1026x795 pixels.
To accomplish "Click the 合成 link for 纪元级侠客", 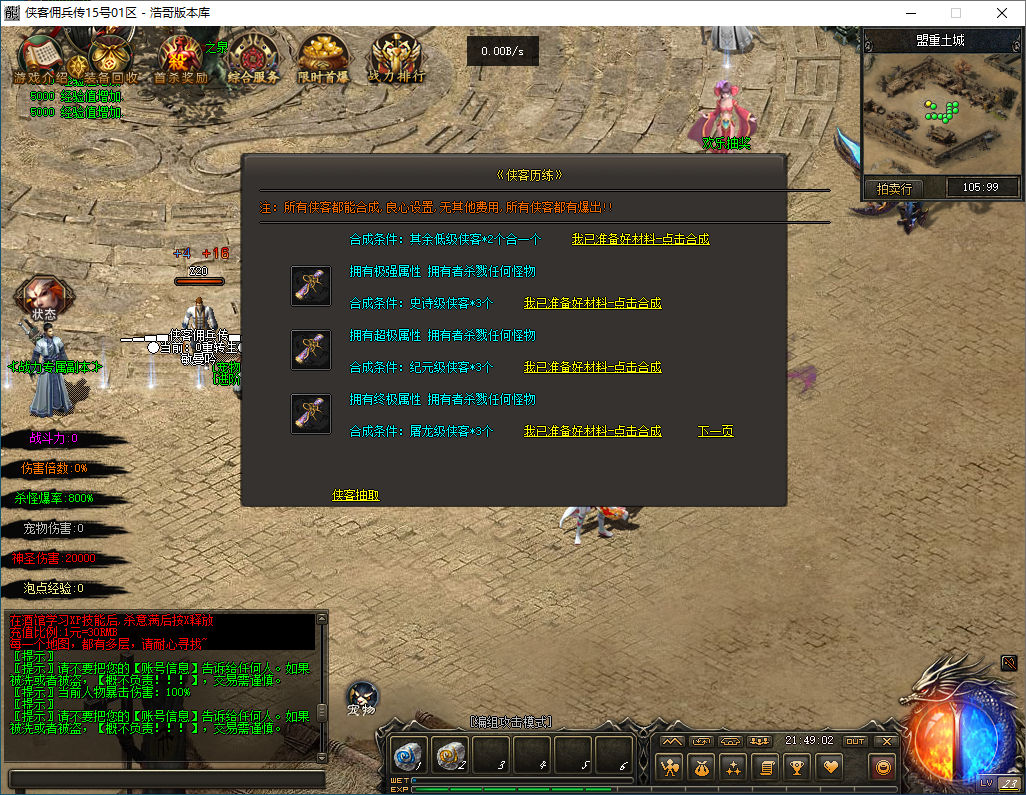I will click(592, 367).
